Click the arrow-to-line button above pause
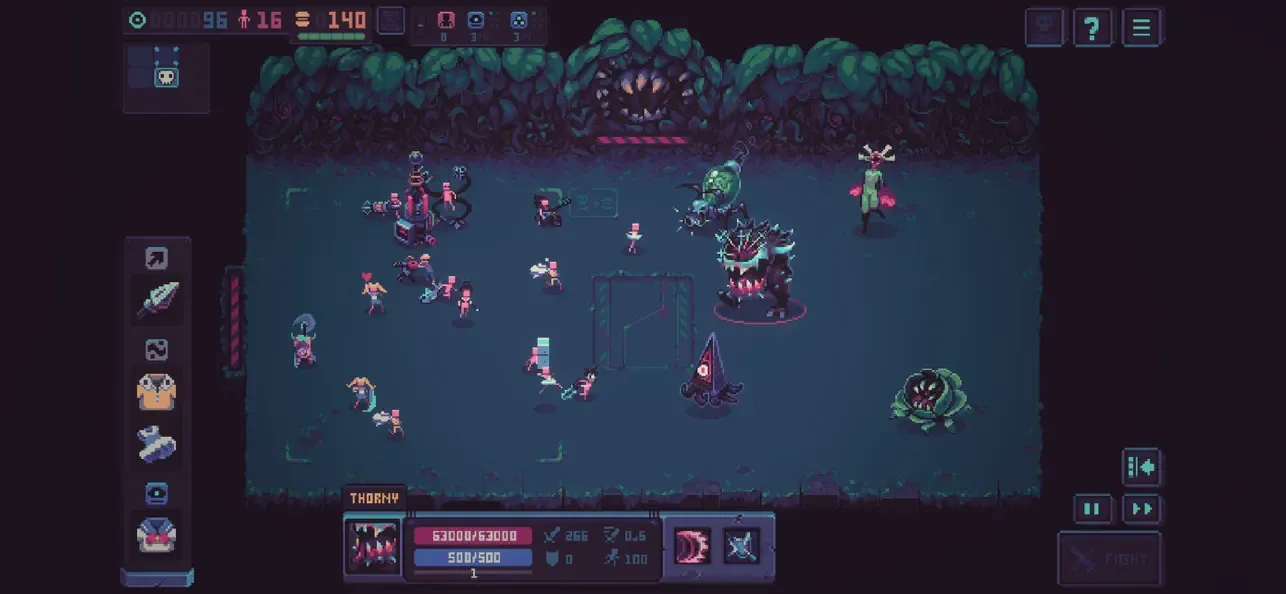 click(x=1141, y=466)
